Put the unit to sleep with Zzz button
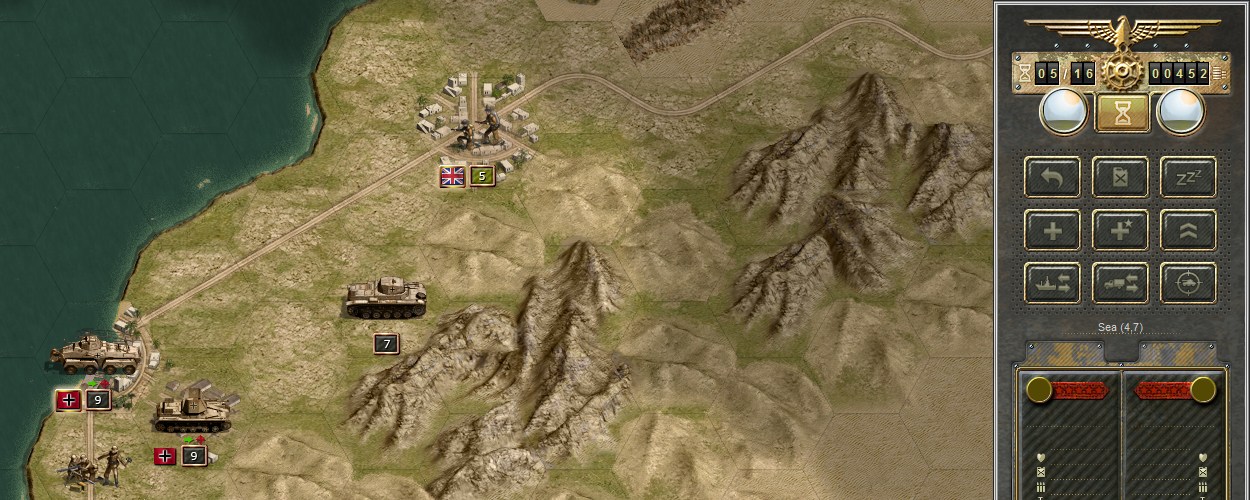This screenshot has width=1250, height=500. pos(1188,177)
